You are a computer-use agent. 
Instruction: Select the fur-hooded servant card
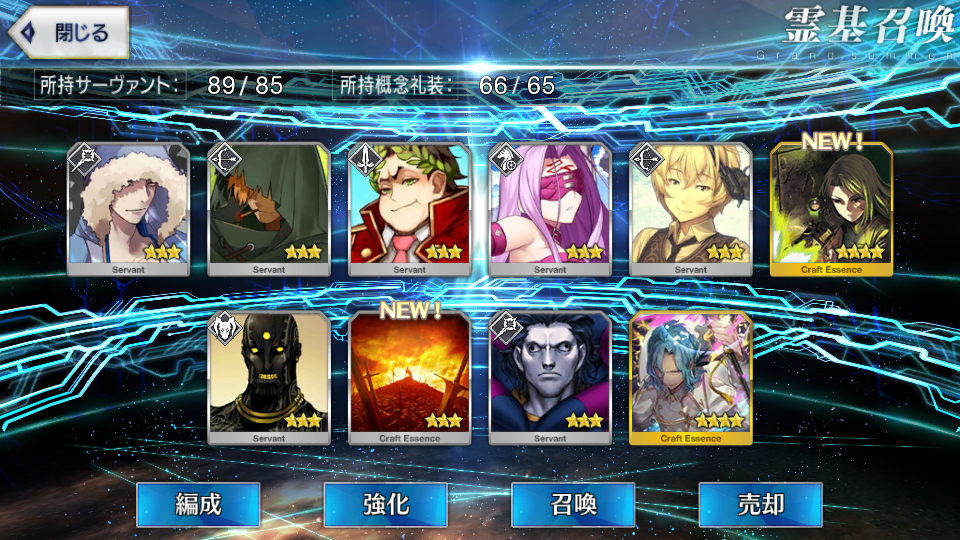pyautogui.click(x=128, y=209)
